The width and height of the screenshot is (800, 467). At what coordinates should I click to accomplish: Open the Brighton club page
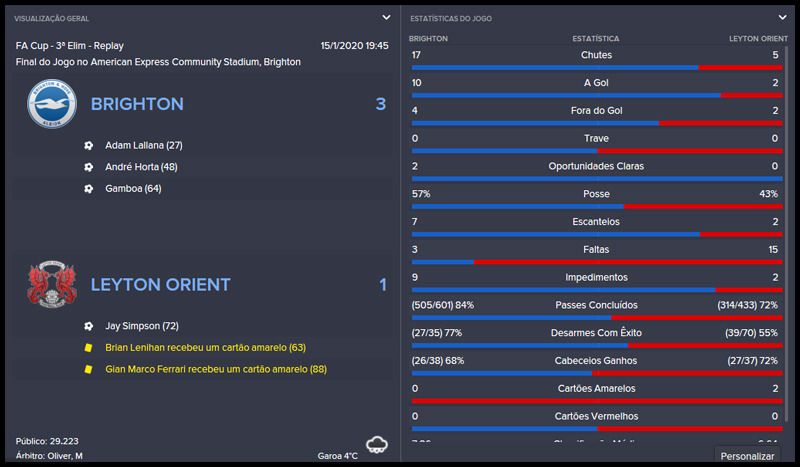click(139, 104)
